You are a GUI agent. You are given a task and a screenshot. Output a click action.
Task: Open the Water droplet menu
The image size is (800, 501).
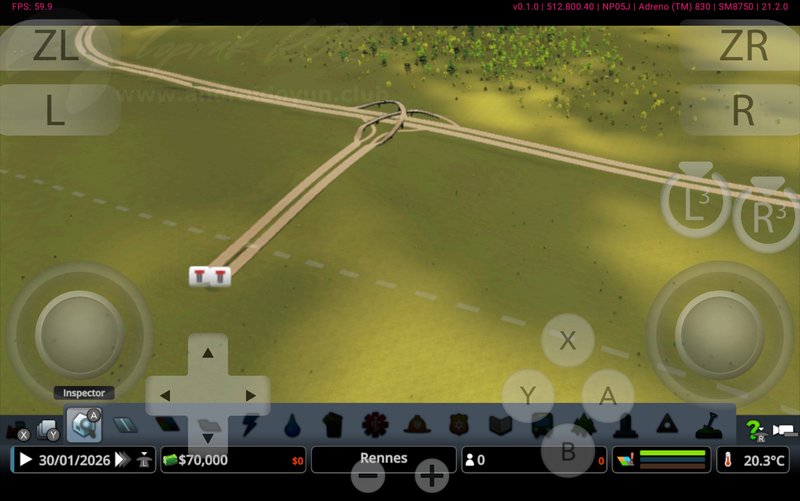pyautogui.click(x=291, y=427)
